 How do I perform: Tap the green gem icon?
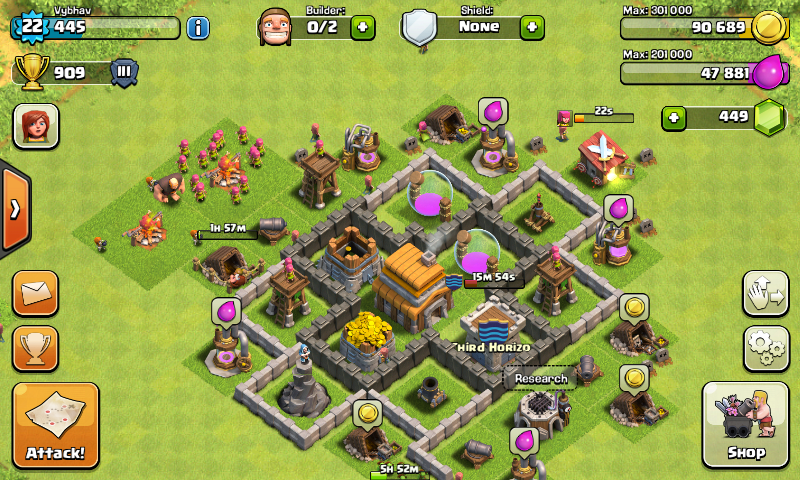(768, 117)
